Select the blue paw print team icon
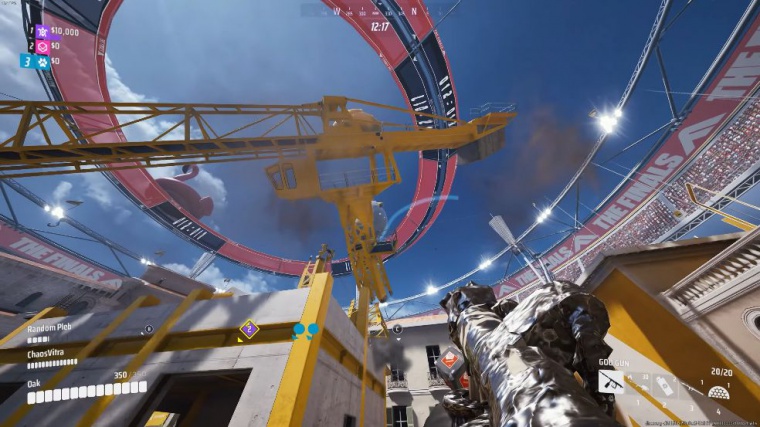The height and width of the screenshot is (427, 760). pyautogui.click(x=42, y=61)
